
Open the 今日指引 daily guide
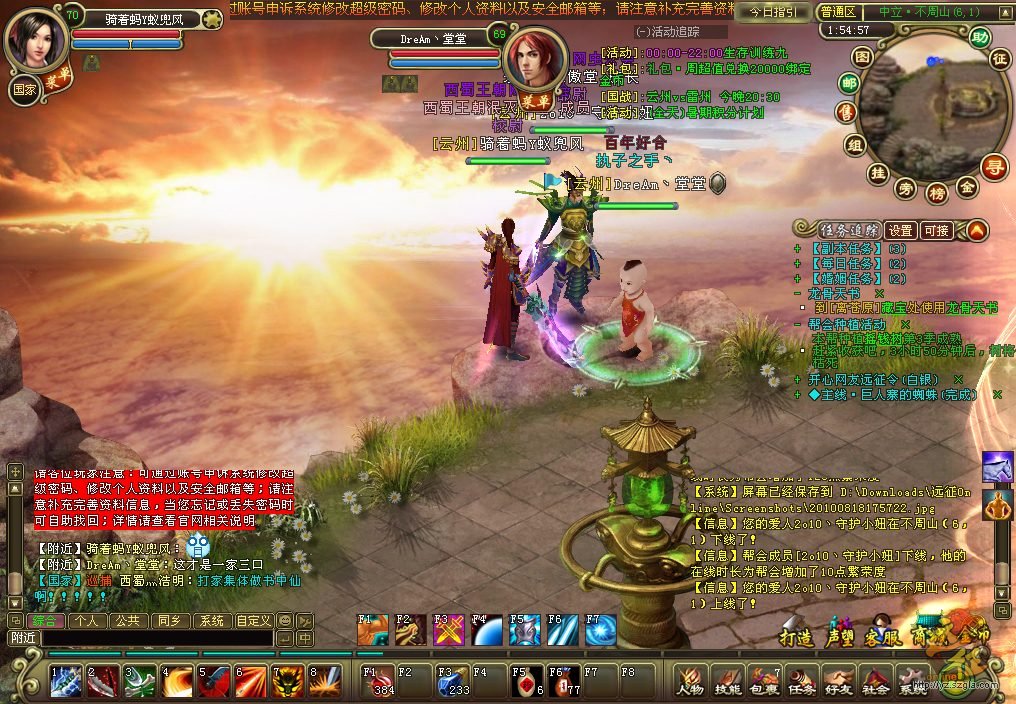coord(773,12)
